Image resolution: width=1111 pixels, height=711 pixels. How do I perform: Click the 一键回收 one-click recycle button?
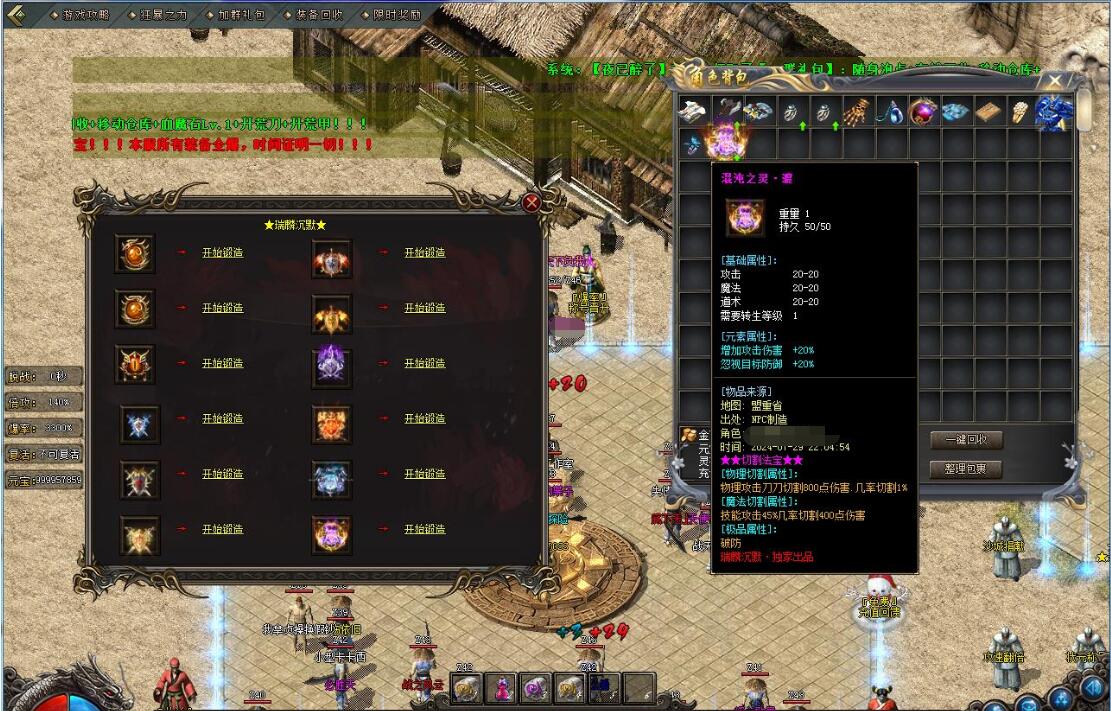click(x=965, y=440)
